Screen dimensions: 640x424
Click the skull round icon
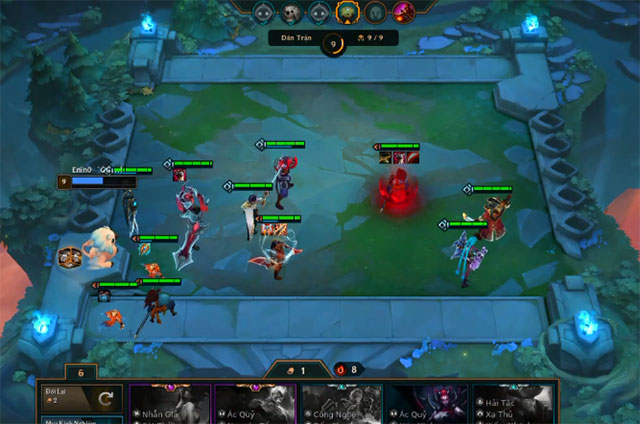[x=291, y=12]
